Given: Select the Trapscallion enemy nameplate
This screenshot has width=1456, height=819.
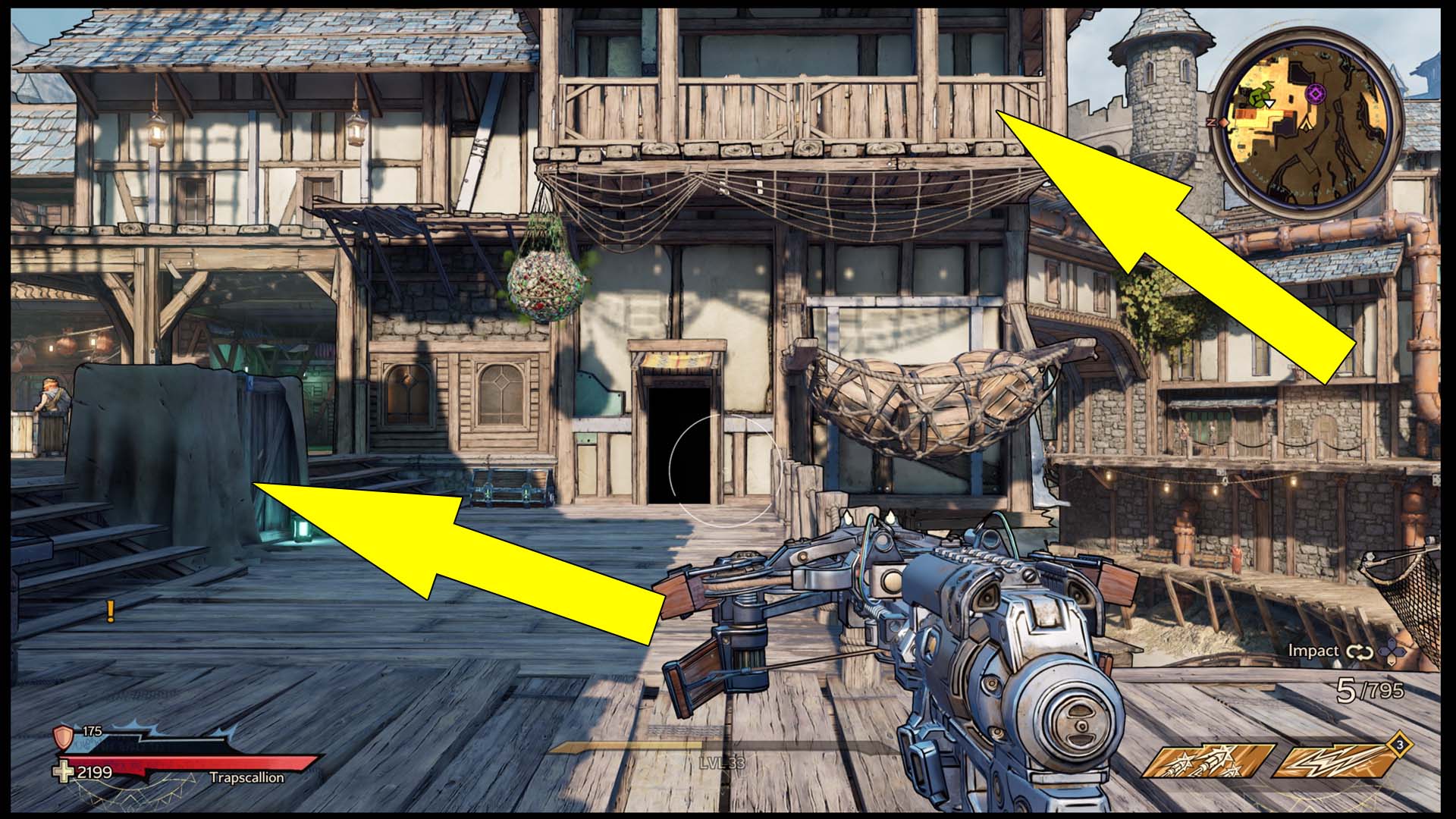Looking at the screenshot, I should point(247,777).
